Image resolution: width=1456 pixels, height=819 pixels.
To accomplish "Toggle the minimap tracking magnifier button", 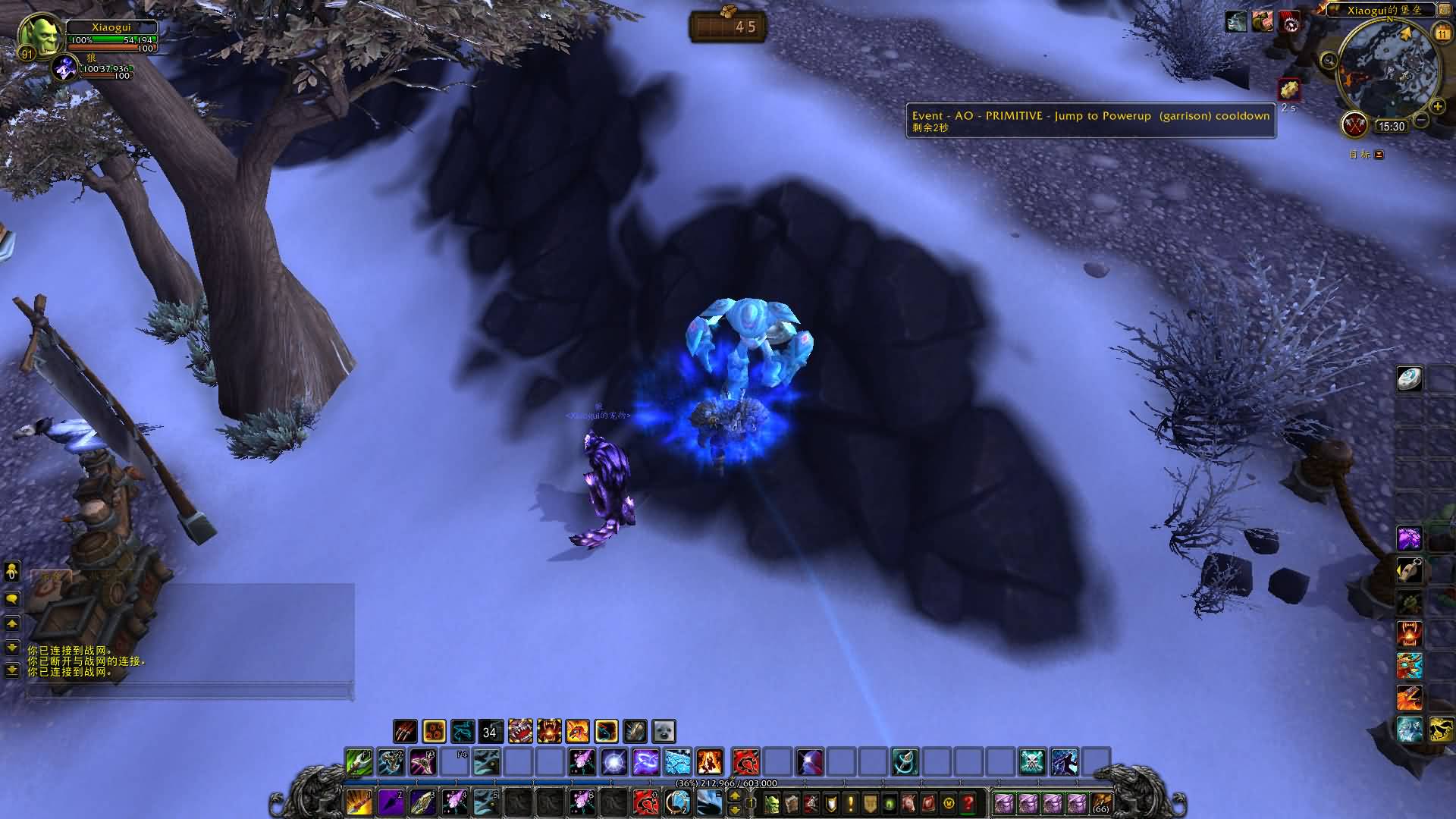I will tap(1329, 61).
